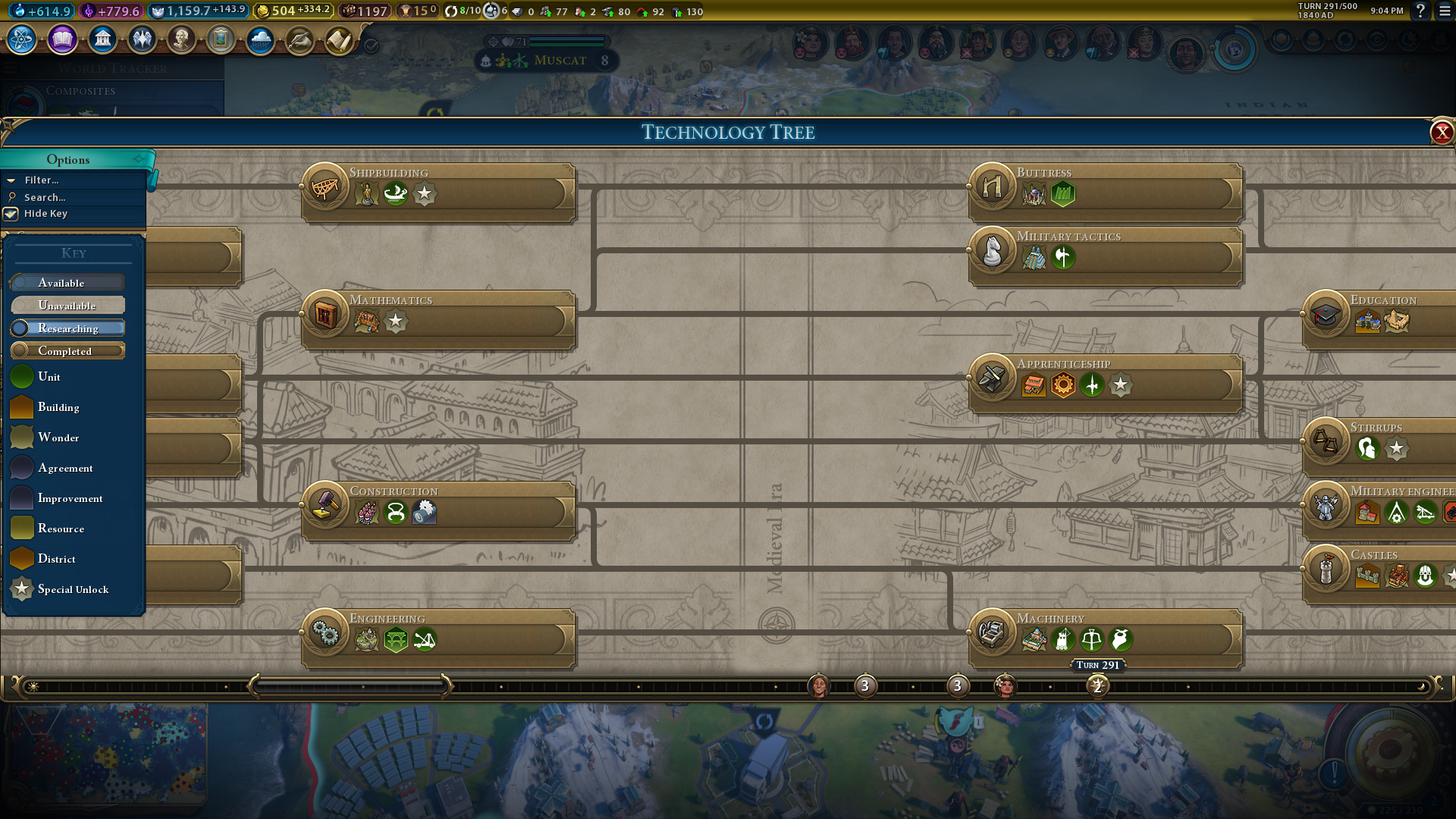
Task: Open the science atom research button
Action: coord(22,39)
